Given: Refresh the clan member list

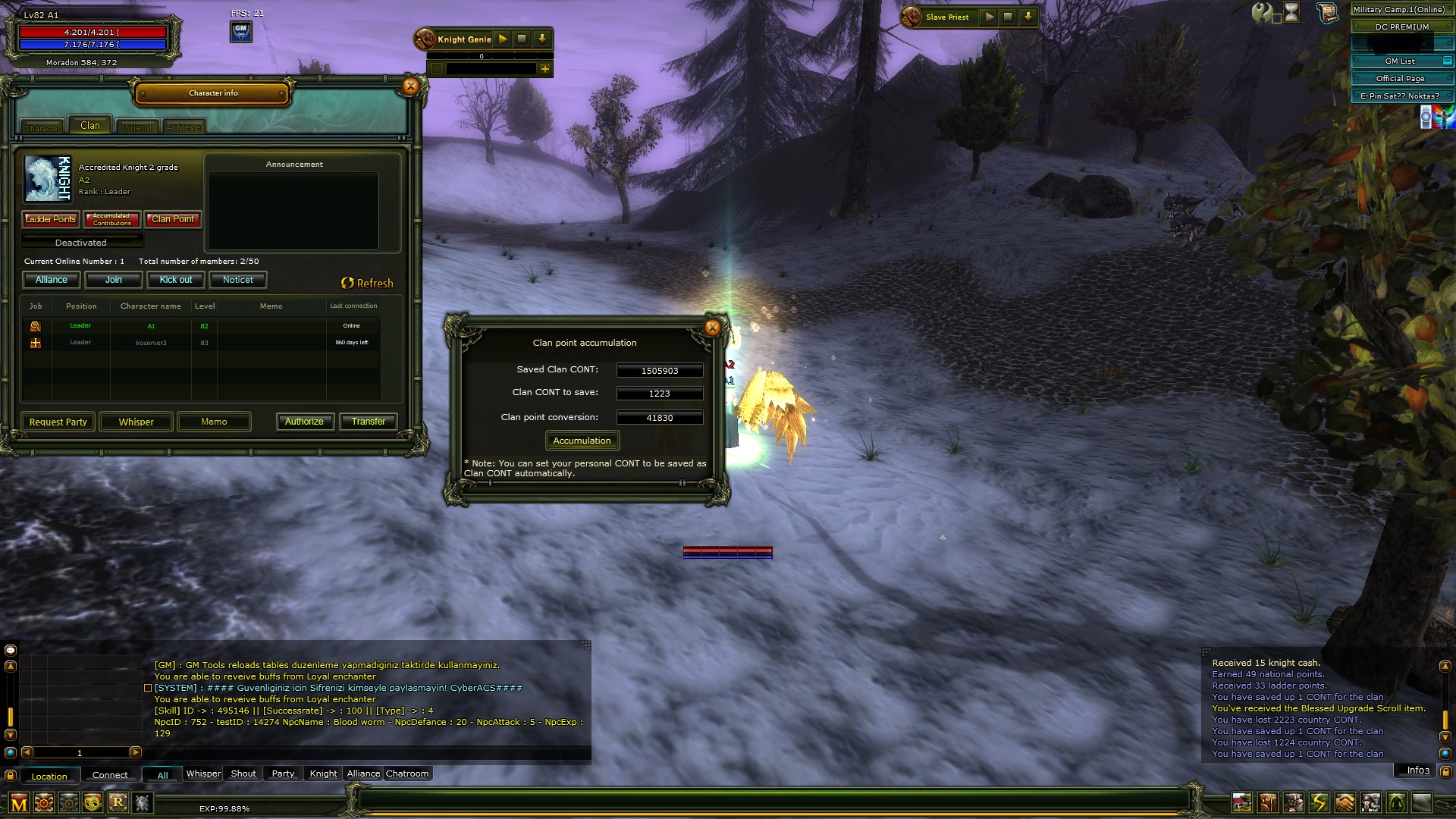Looking at the screenshot, I should pos(368,283).
